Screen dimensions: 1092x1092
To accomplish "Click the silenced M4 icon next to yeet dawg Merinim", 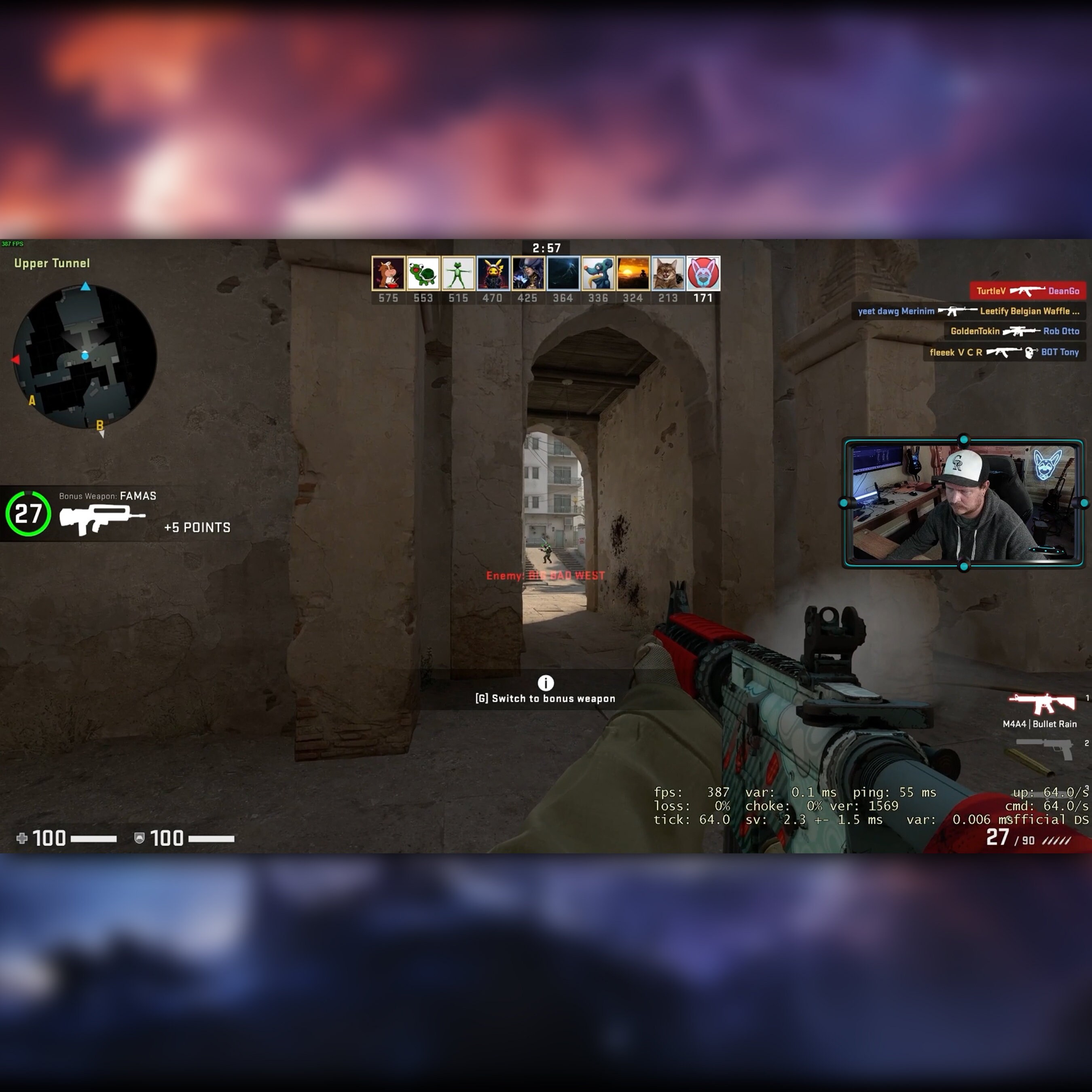I will coord(959,311).
